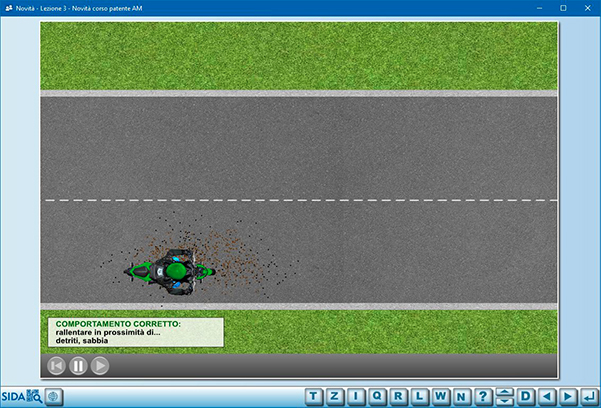Go to the previous slide with left arrow
The image size is (601, 408).
(547, 397)
